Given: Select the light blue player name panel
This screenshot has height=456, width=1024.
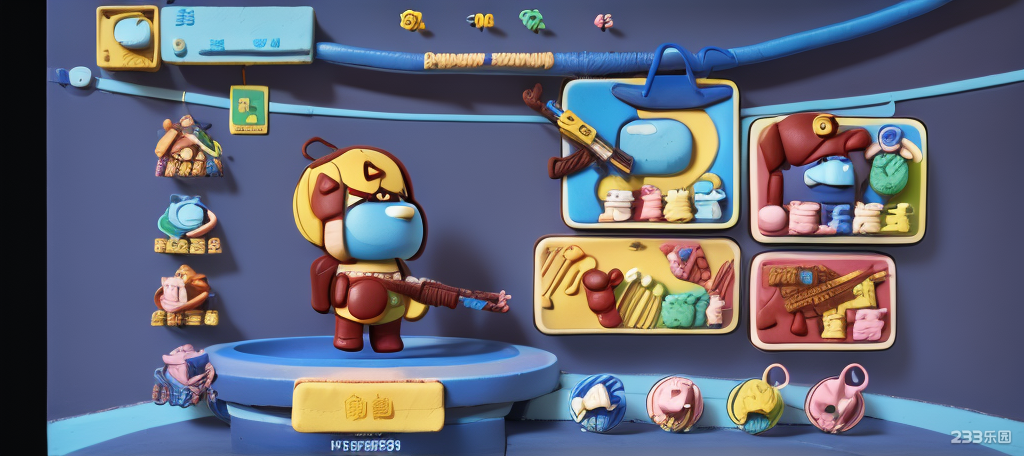Looking at the screenshot, I should click(237, 35).
